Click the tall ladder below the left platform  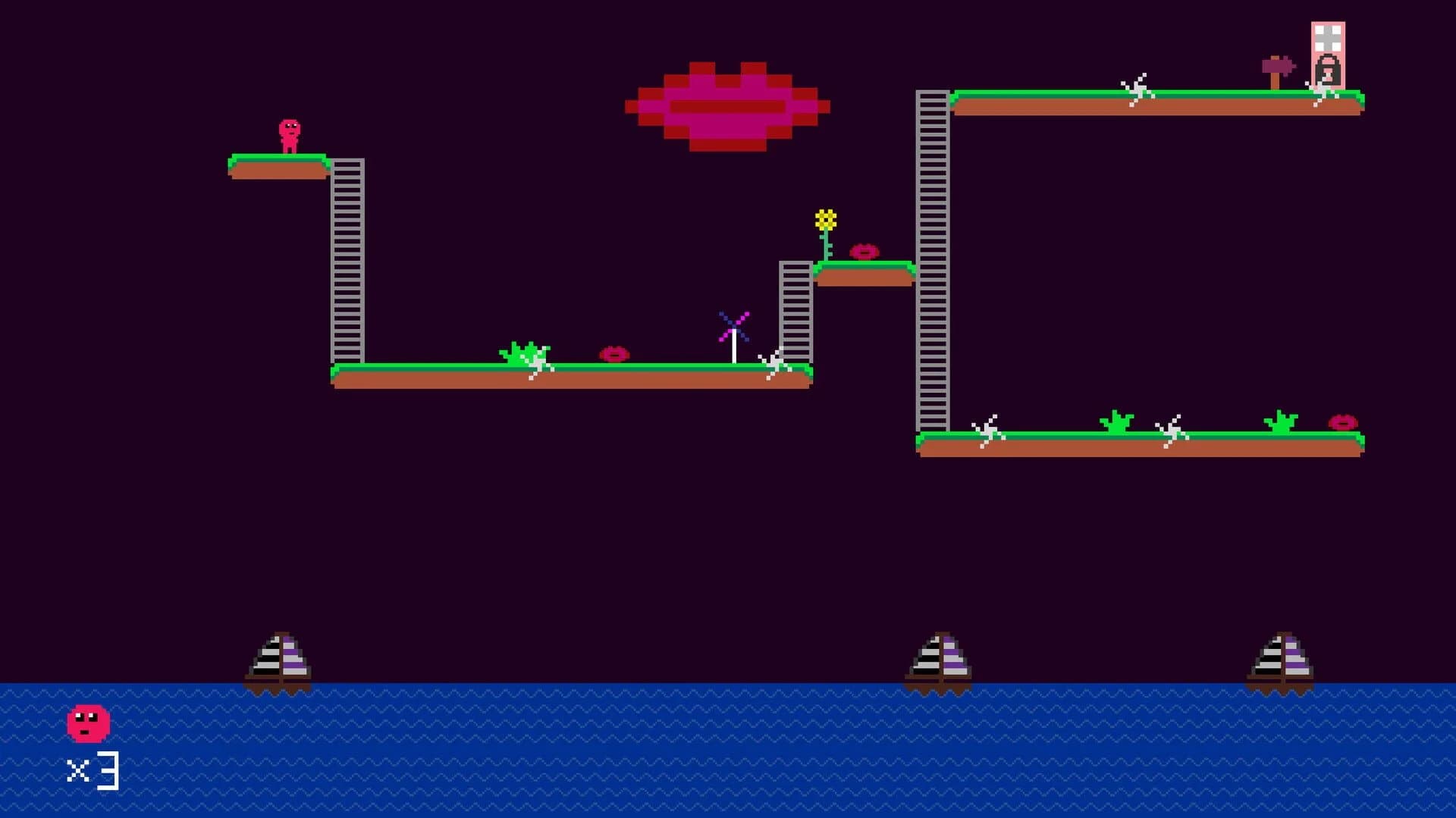347,265
